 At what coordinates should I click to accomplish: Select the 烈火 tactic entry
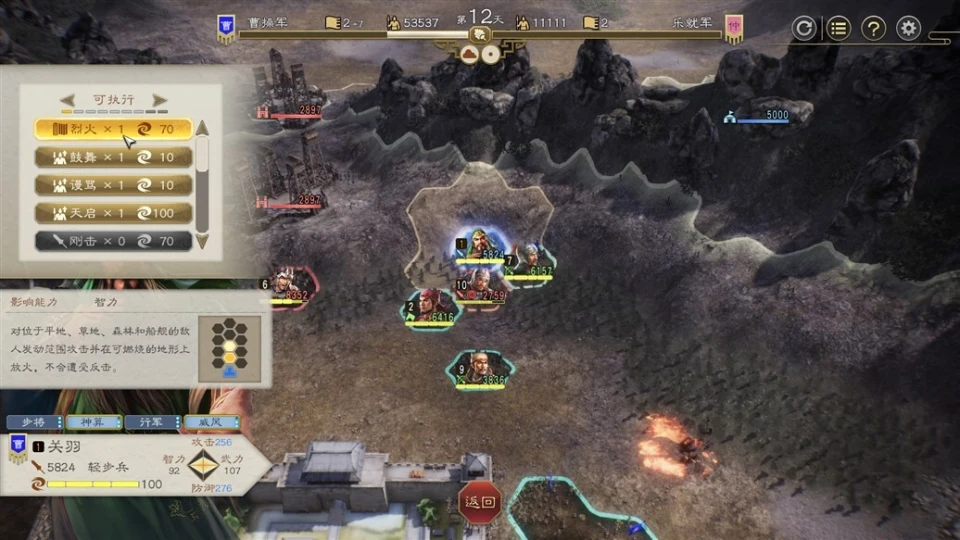112,129
